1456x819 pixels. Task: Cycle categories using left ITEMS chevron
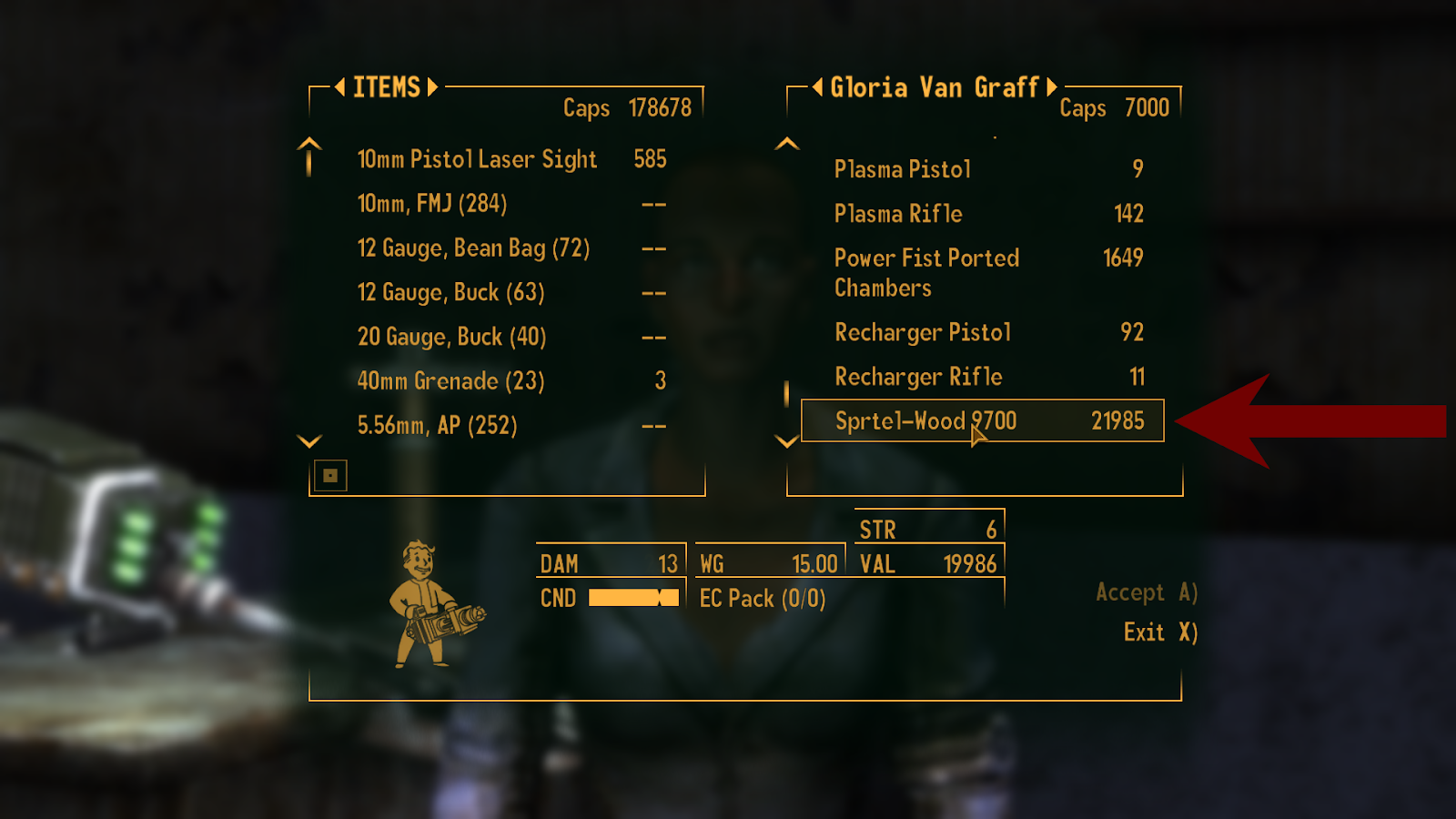point(340,87)
